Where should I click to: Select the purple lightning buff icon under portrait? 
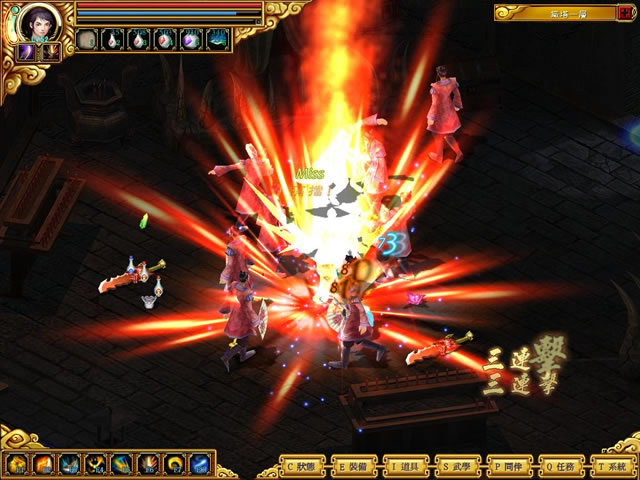25,51
